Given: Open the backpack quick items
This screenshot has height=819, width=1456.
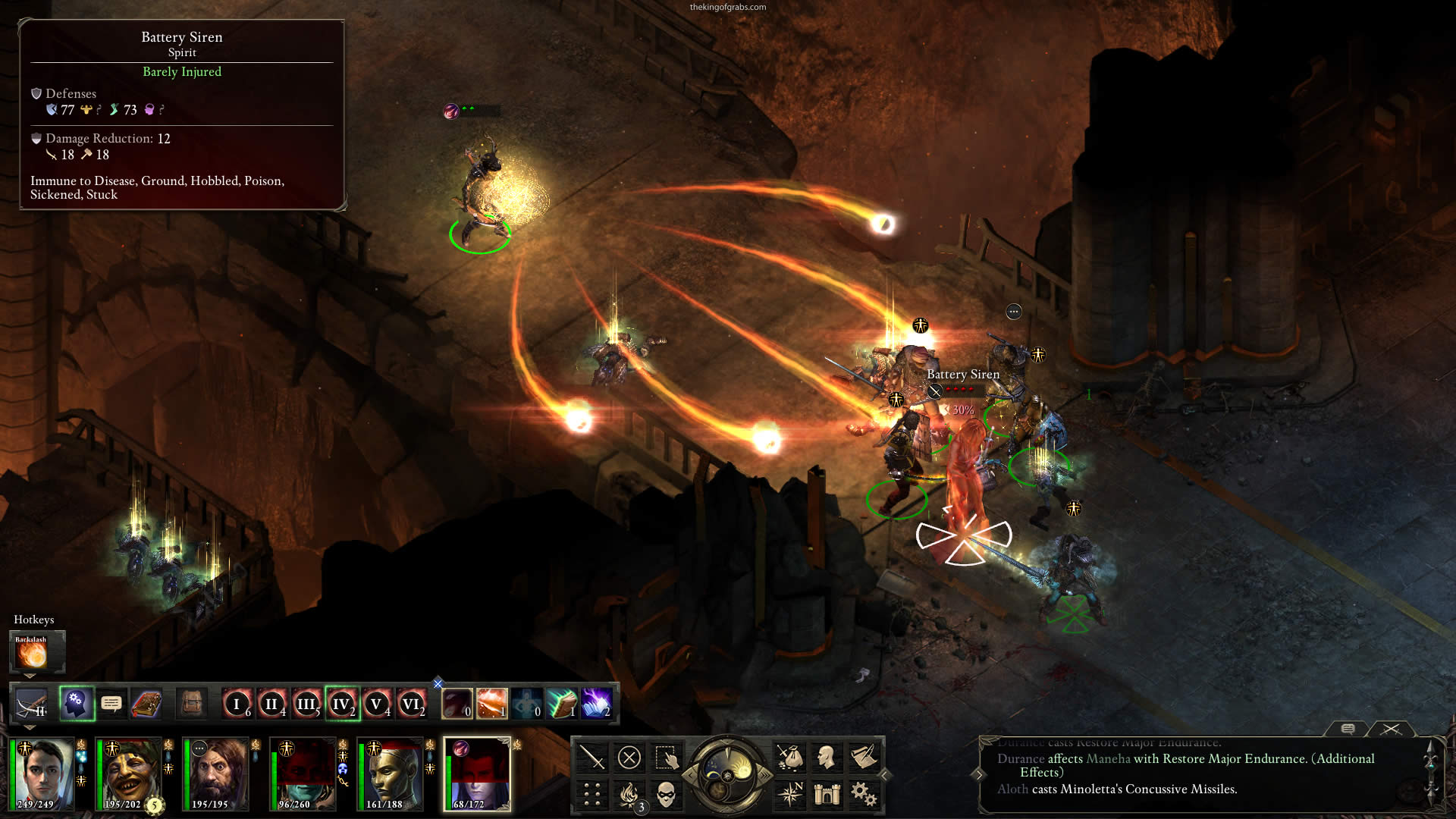Looking at the screenshot, I should pos(192,704).
